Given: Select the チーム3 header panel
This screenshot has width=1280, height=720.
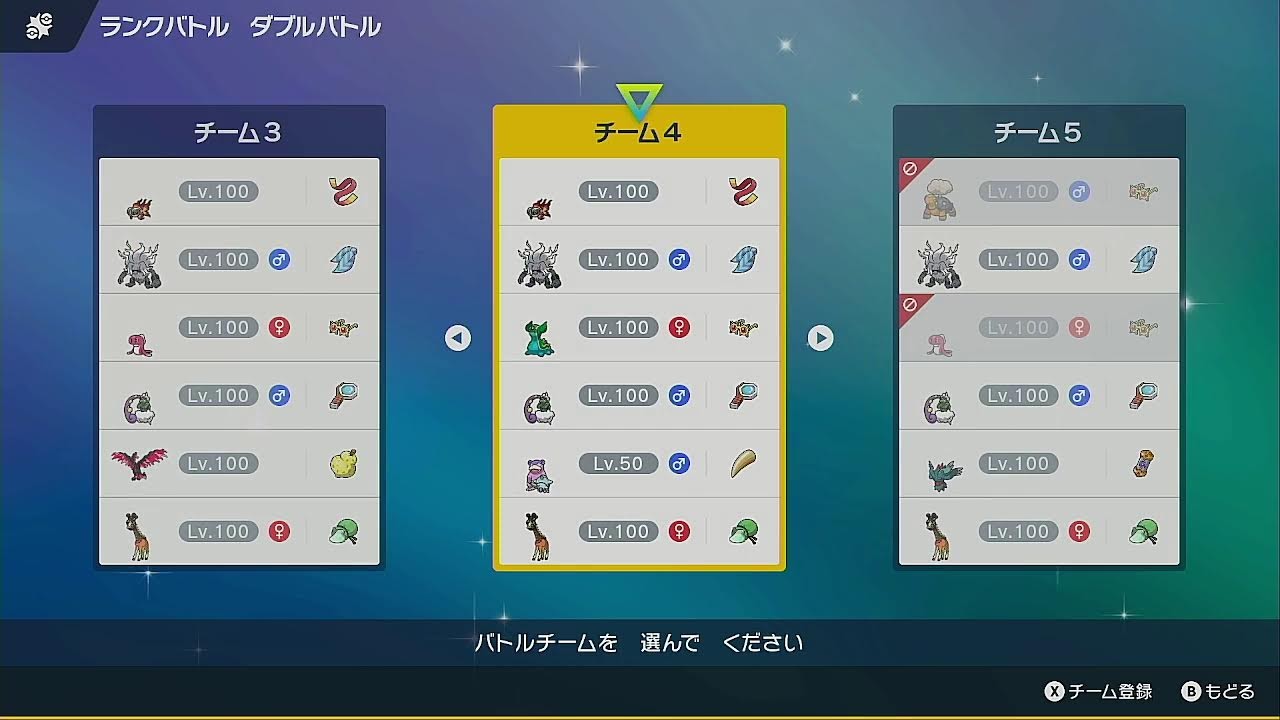Looking at the screenshot, I should [x=238, y=131].
